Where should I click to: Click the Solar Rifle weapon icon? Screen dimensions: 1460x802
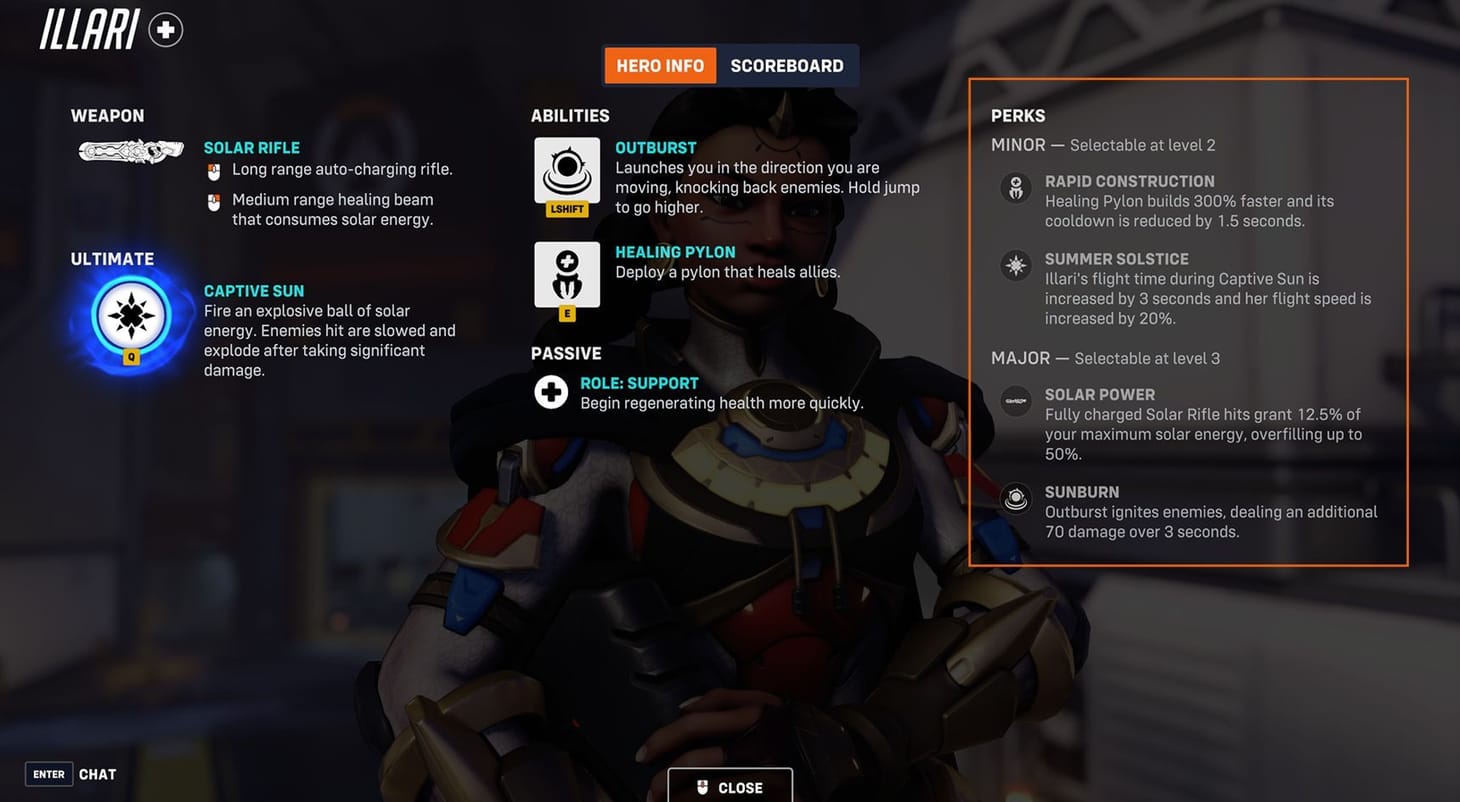(130, 150)
